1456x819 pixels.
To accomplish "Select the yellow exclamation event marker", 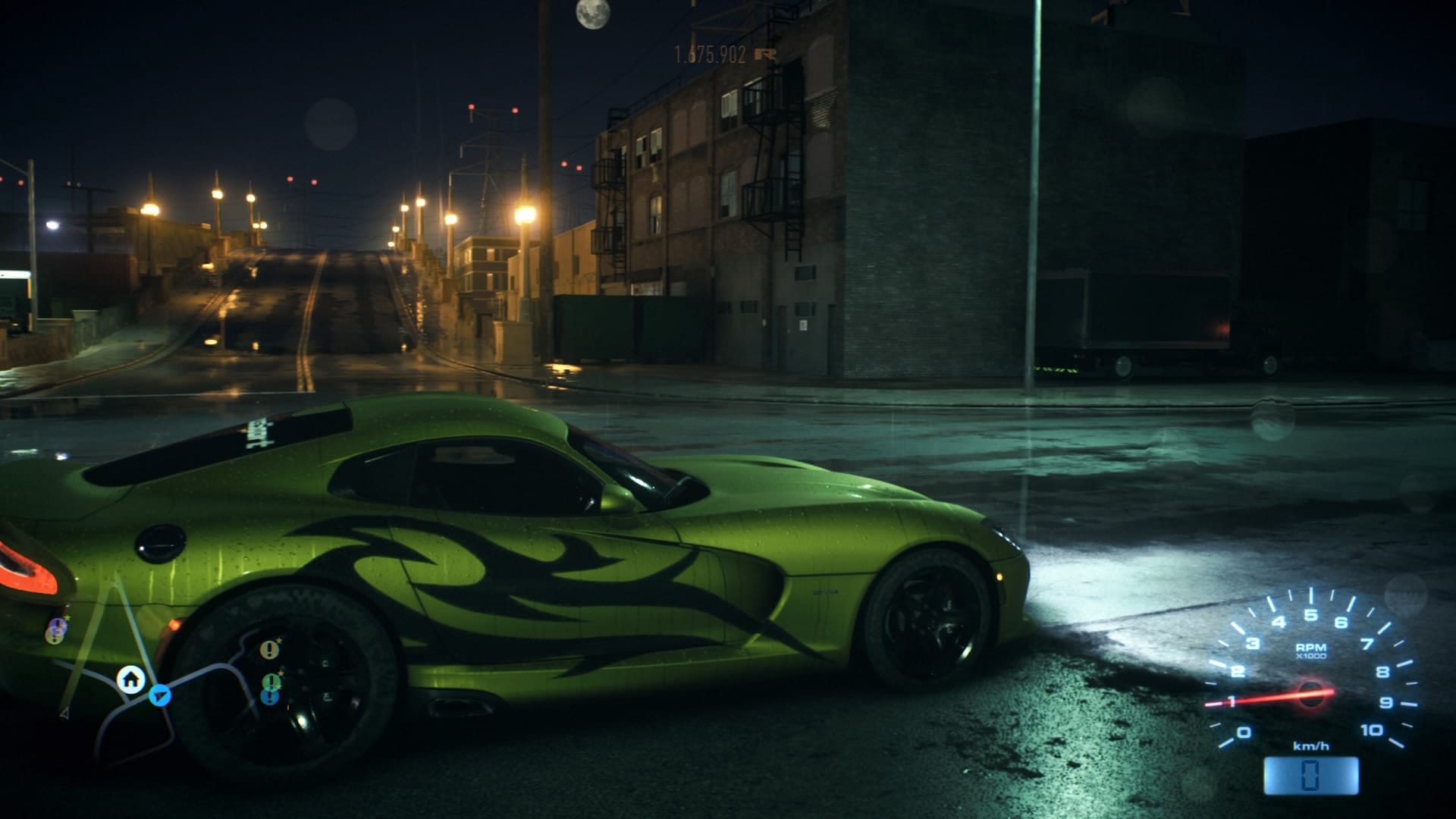I will point(269,649).
